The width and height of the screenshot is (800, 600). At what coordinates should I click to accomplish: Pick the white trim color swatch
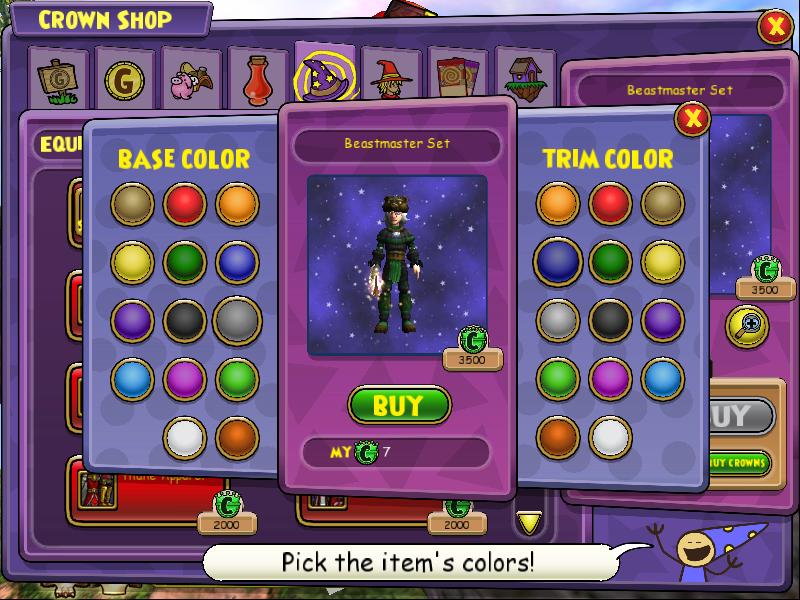click(610, 437)
